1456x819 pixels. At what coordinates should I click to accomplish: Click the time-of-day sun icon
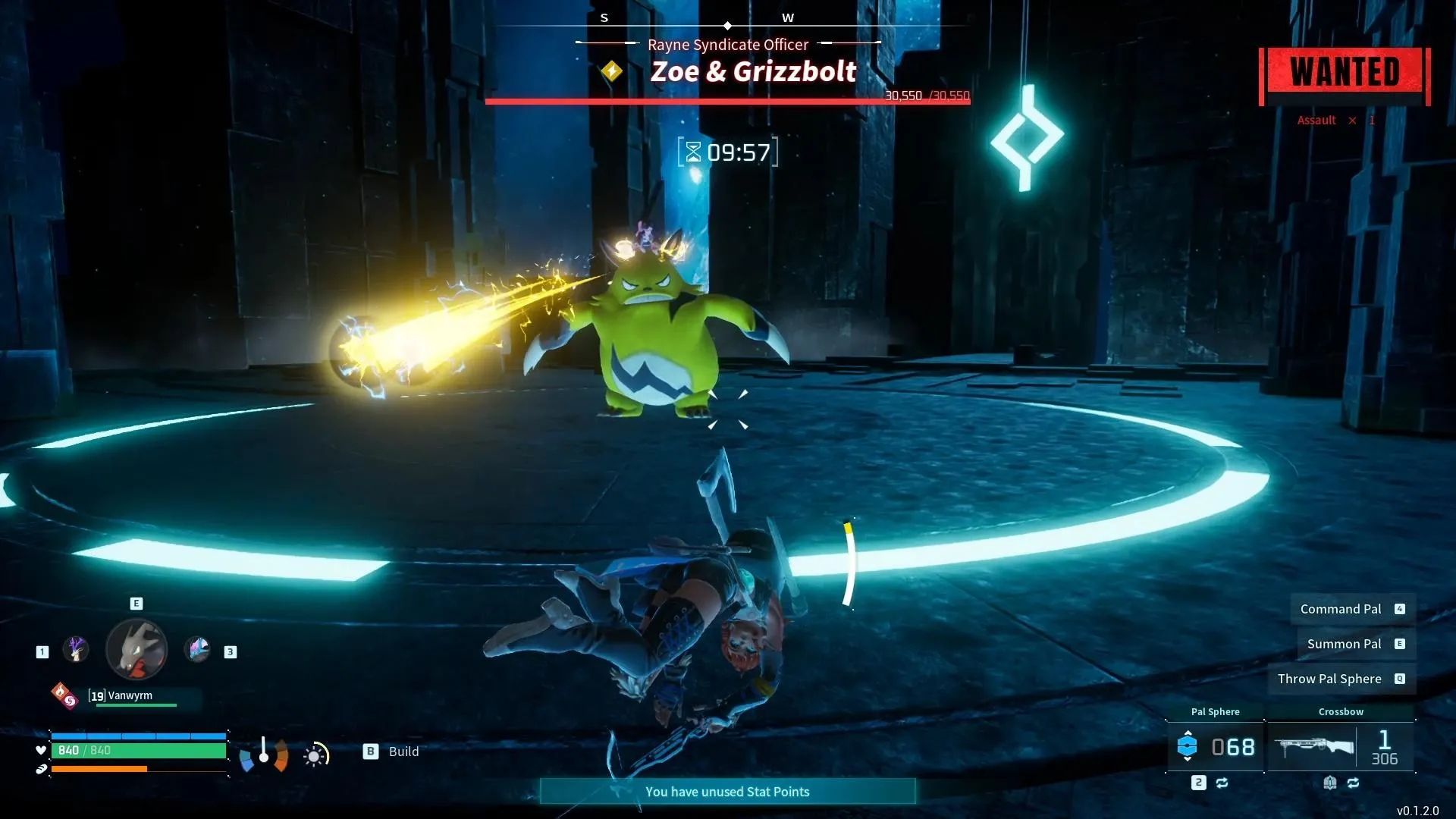click(x=315, y=755)
